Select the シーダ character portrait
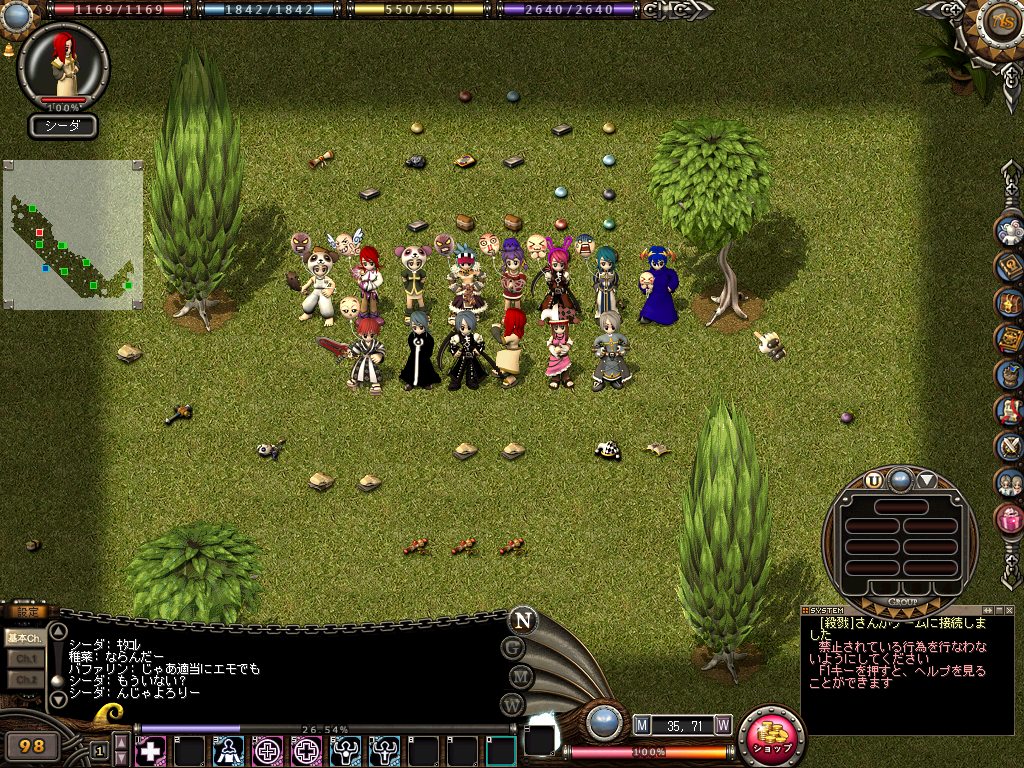Viewport: 1024px width, 768px height. (64, 66)
